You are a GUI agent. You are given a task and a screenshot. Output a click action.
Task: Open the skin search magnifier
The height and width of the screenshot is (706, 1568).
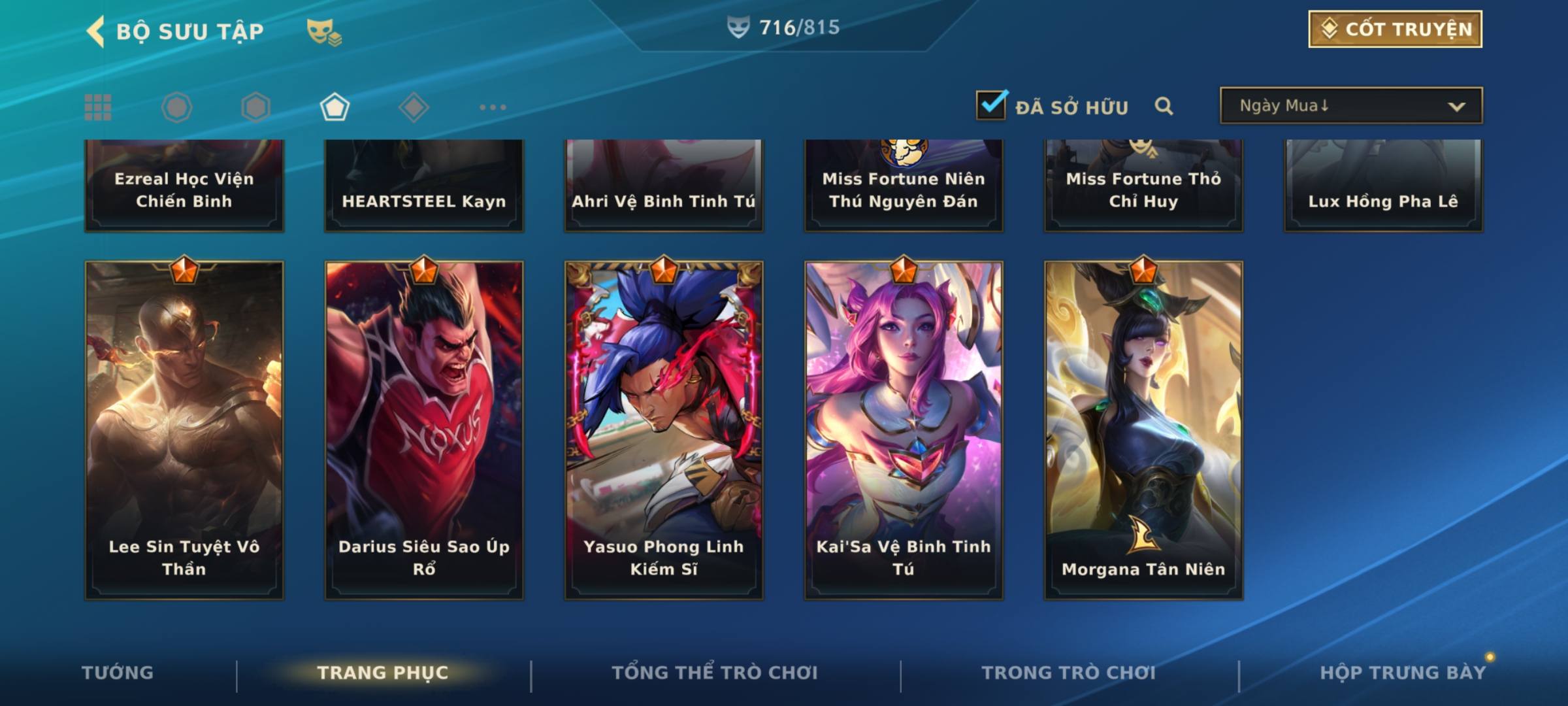(1164, 106)
